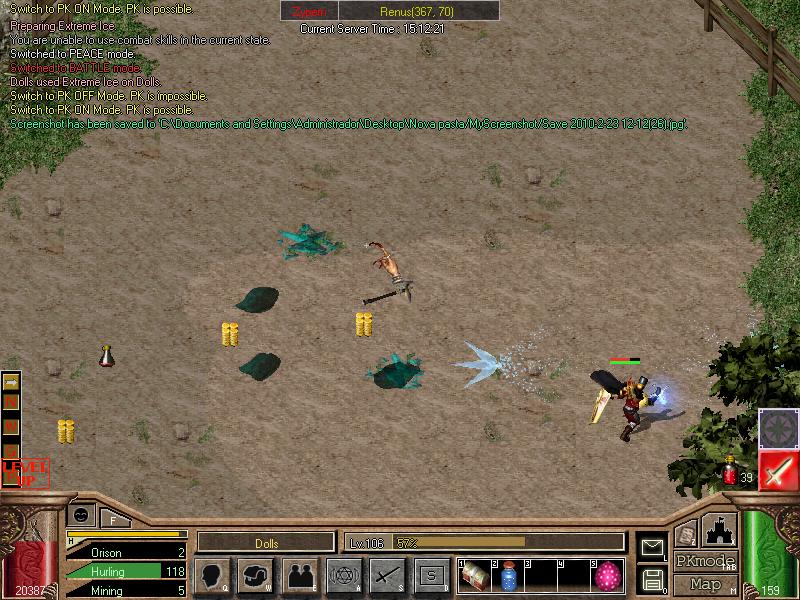Open the two-people group button
Viewport: 800px width, 600px height.
(x=300, y=575)
